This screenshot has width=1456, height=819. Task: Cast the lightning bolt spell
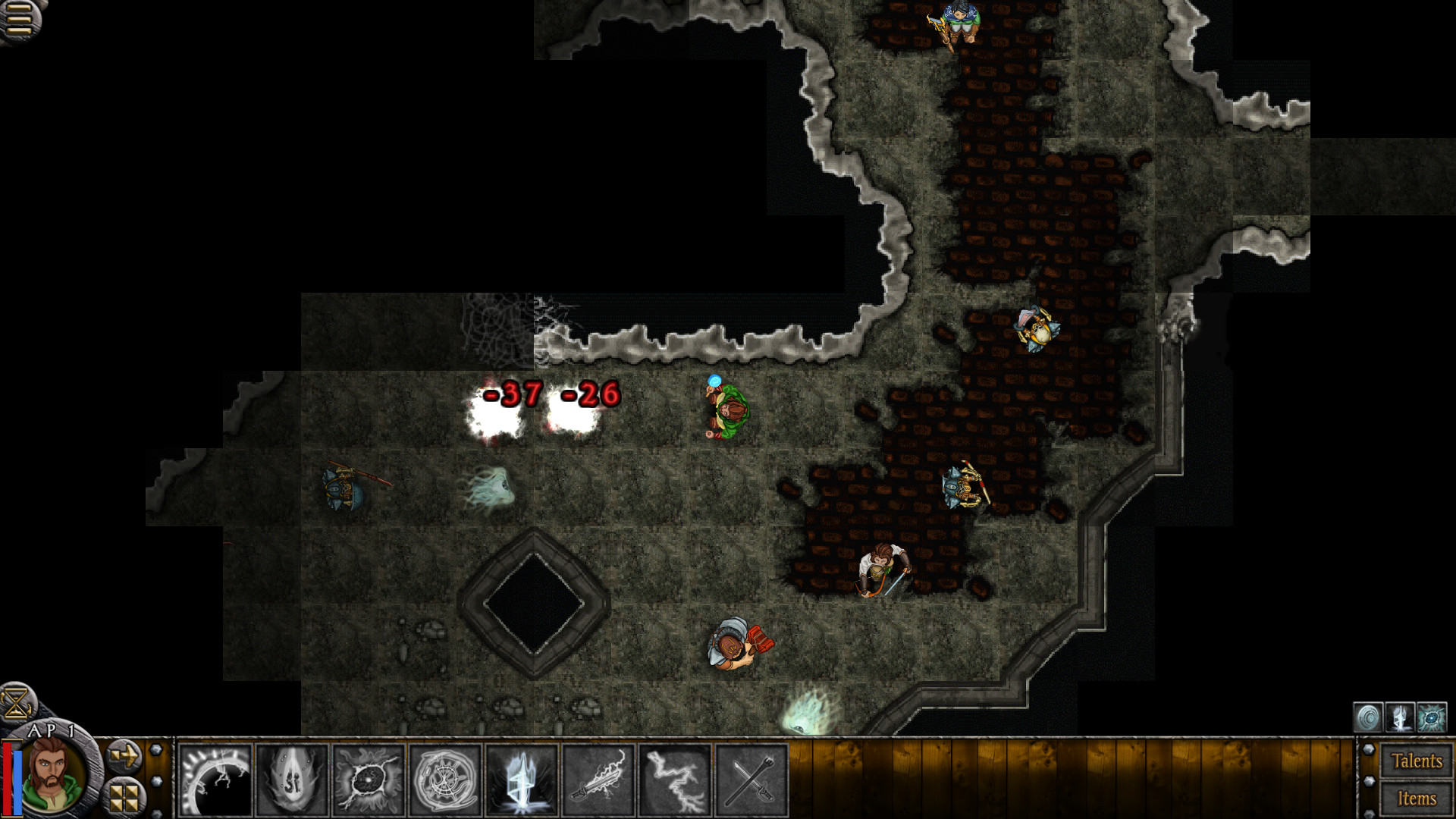tap(676, 780)
